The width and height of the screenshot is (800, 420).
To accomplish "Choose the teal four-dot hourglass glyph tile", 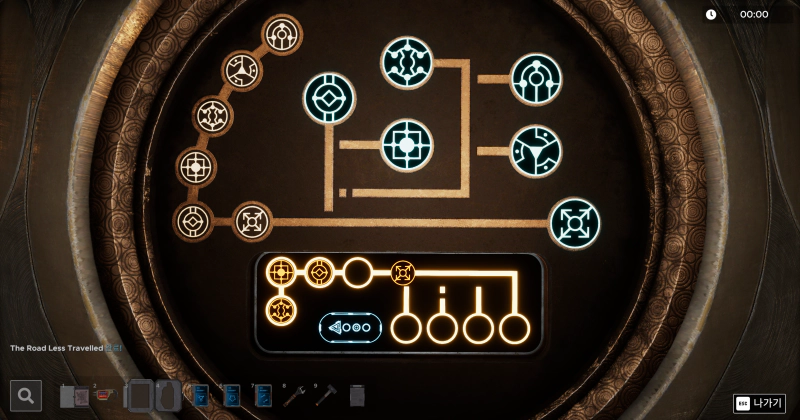I will (x=406, y=62).
